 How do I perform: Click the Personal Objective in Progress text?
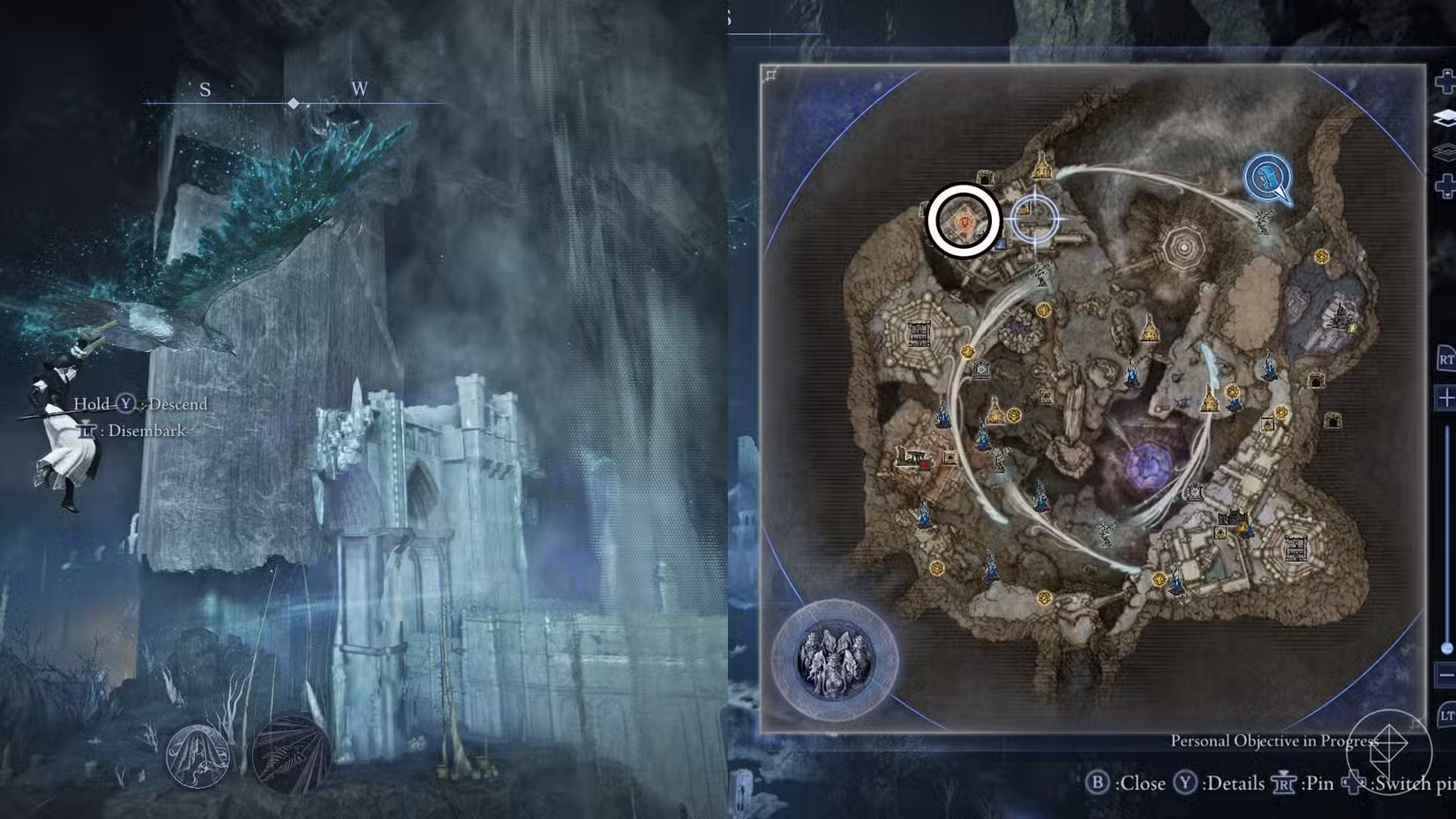[x=1275, y=740]
